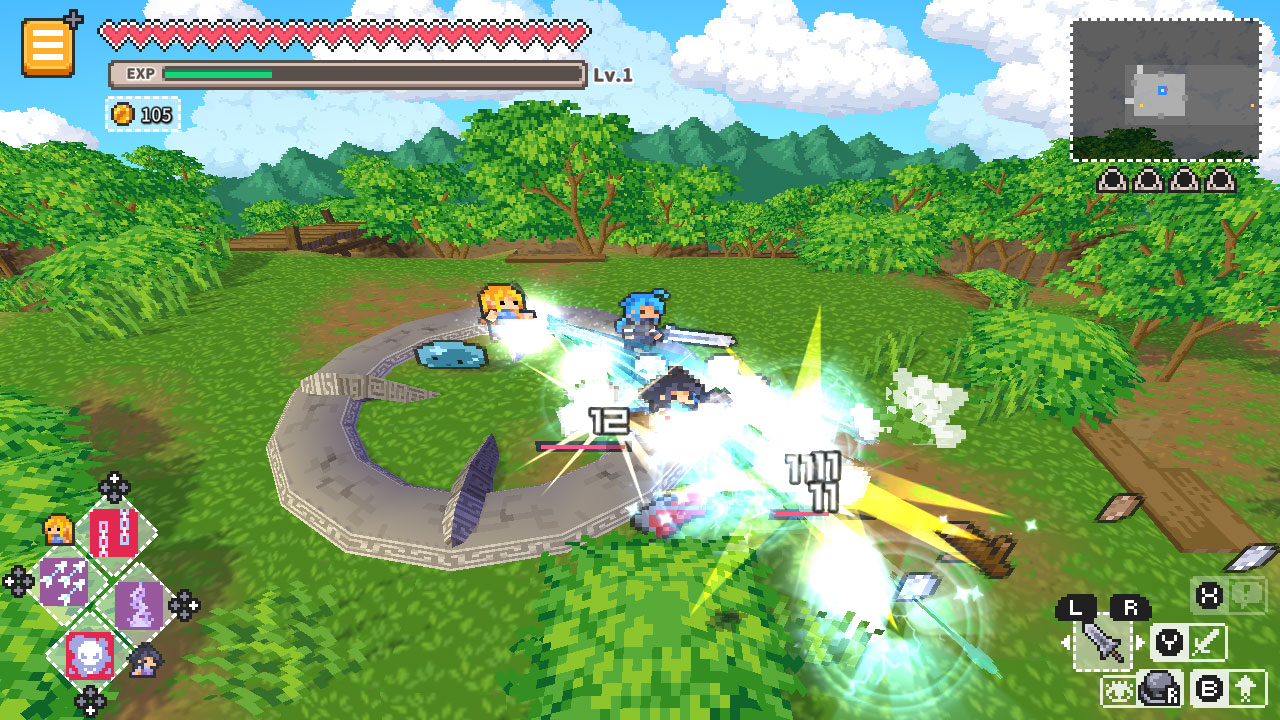Click the left arrow beside the sword slot
The image size is (1280, 720).
pyautogui.click(x=1066, y=641)
